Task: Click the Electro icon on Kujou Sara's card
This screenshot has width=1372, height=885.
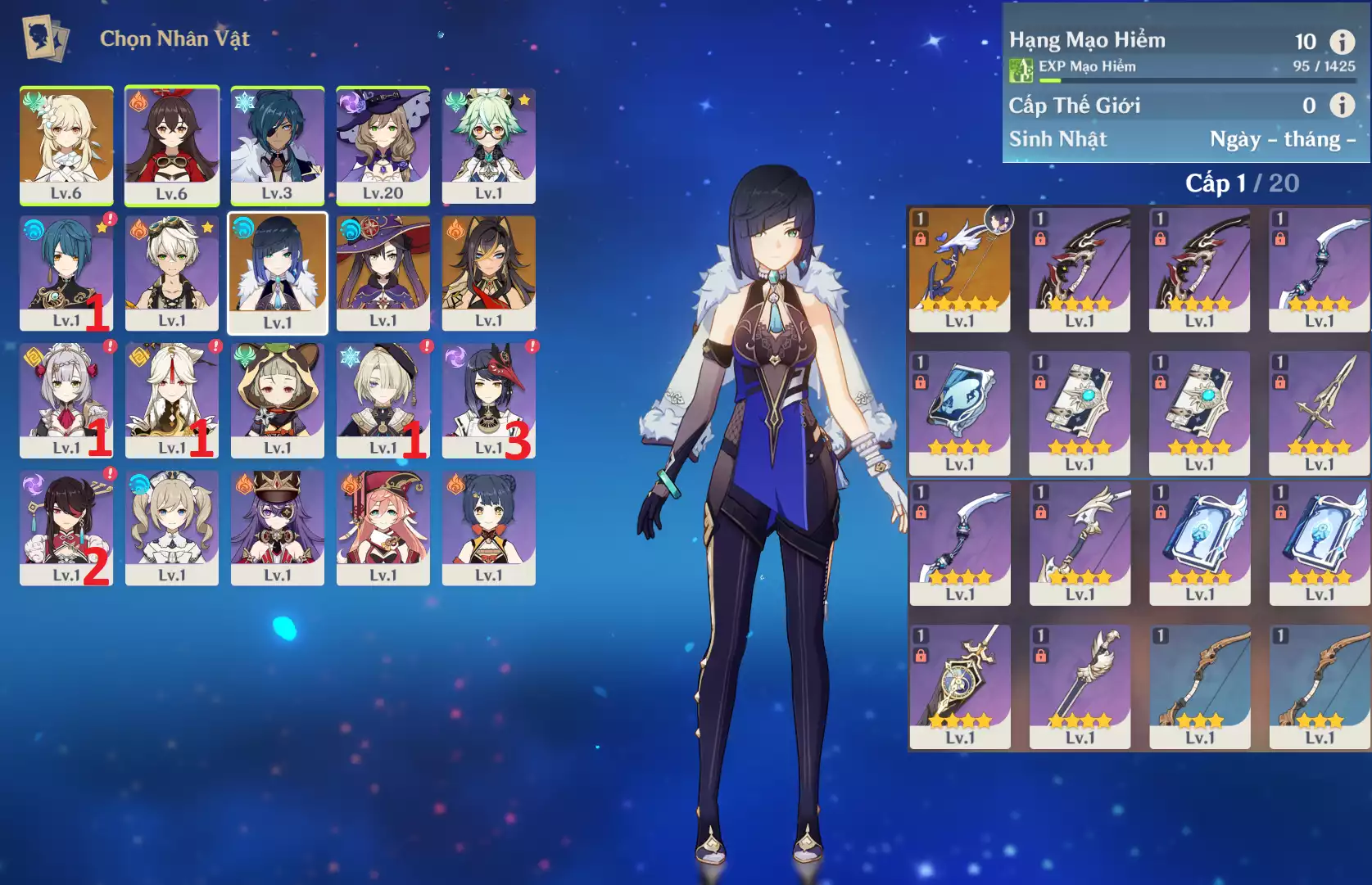Action: click(x=455, y=354)
